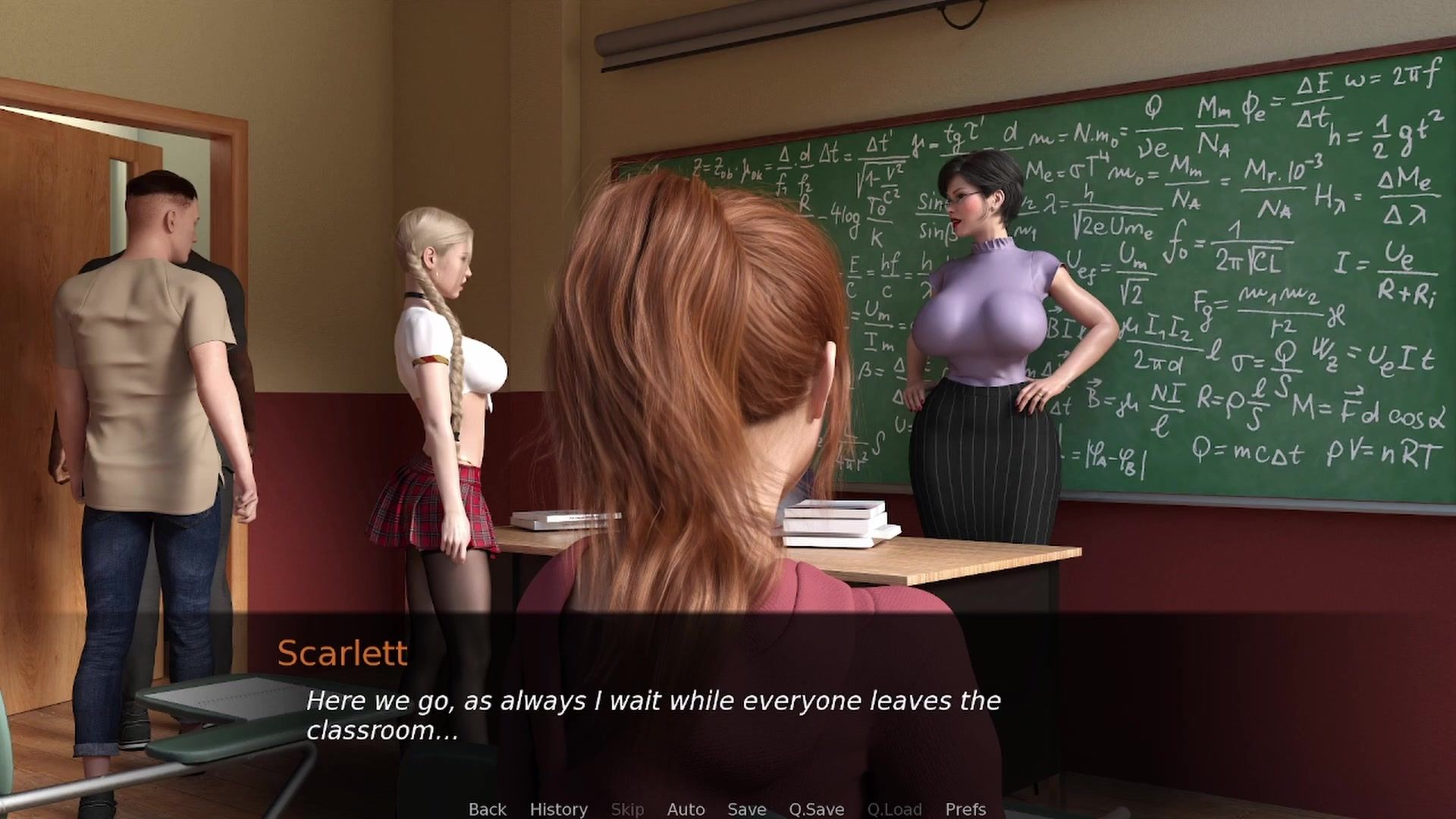The width and height of the screenshot is (1456, 819).
Task: Open the Save game screen
Action: (746, 809)
